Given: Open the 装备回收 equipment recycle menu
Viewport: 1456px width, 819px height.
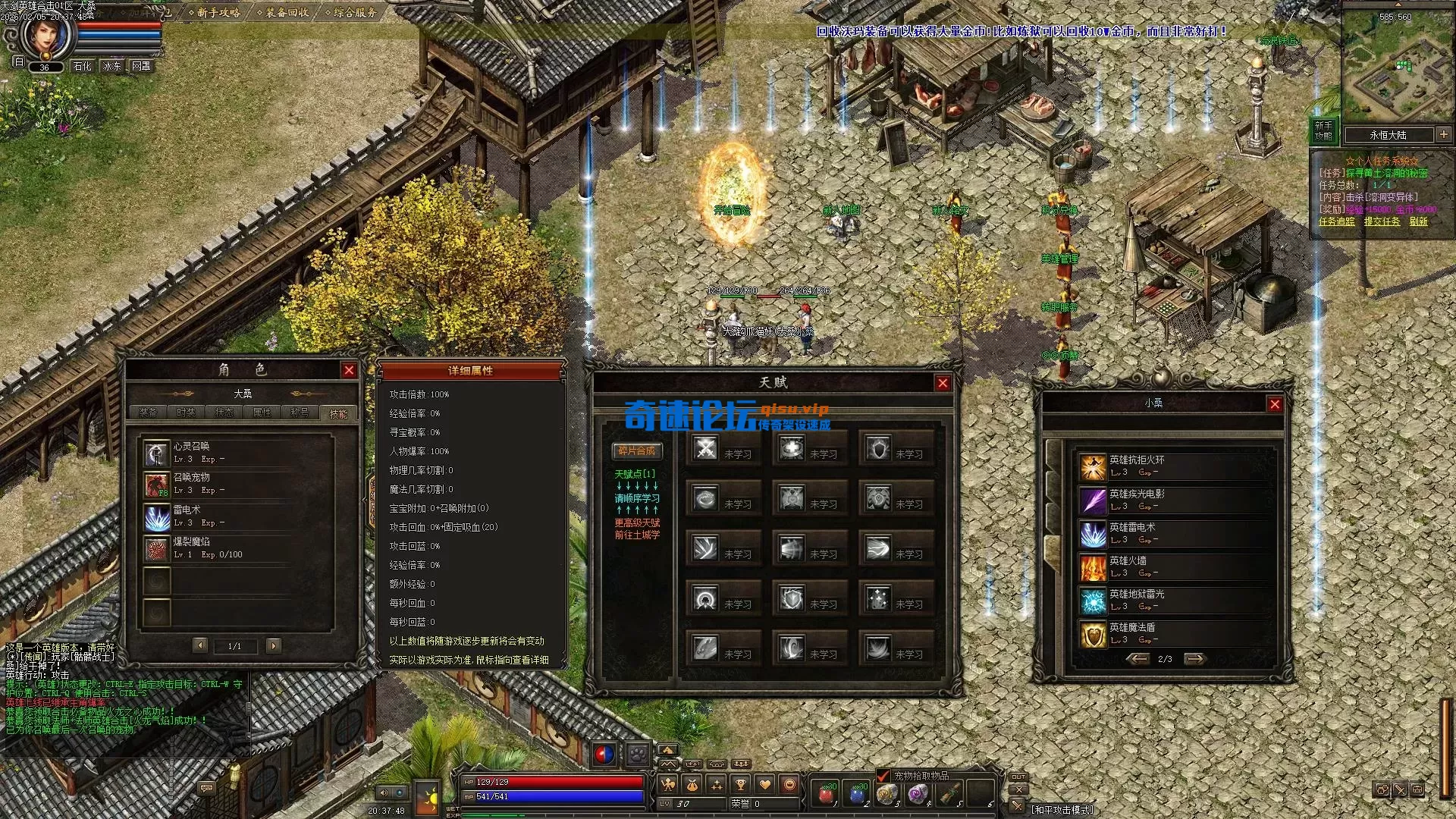Looking at the screenshot, I should click(x=285, y=12).
